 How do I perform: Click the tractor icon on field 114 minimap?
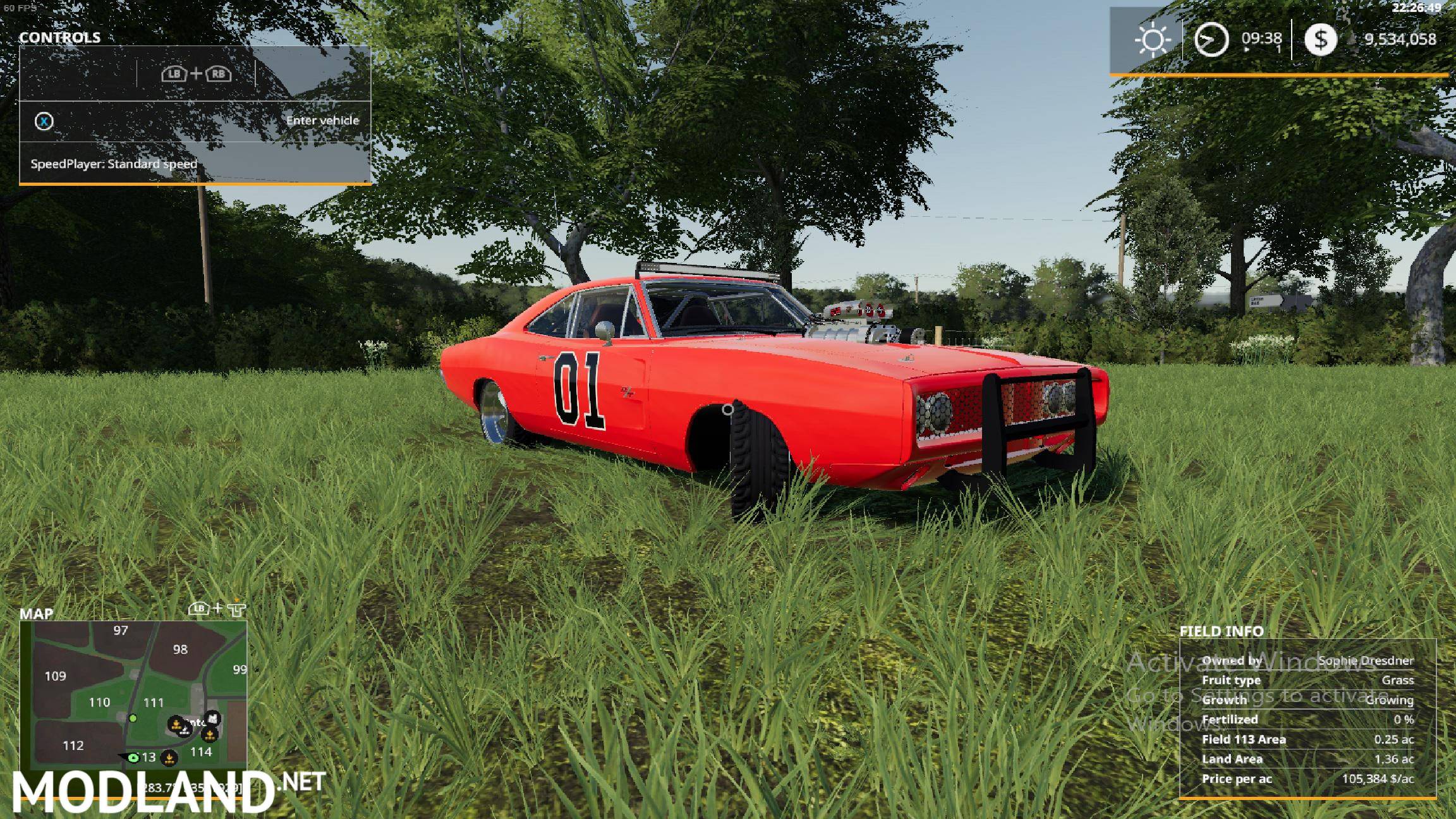210,736
